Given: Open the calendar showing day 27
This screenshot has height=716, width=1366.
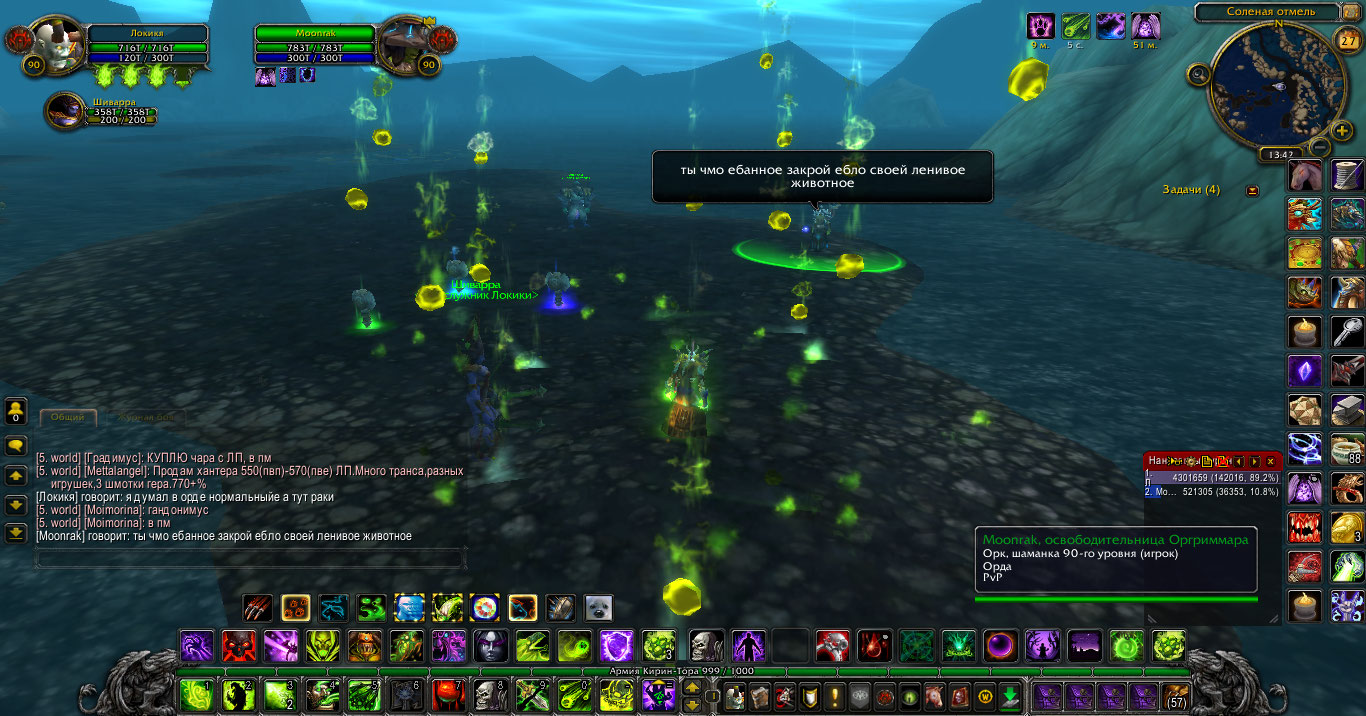Looking at the screenshot, I should [1349, 41].
